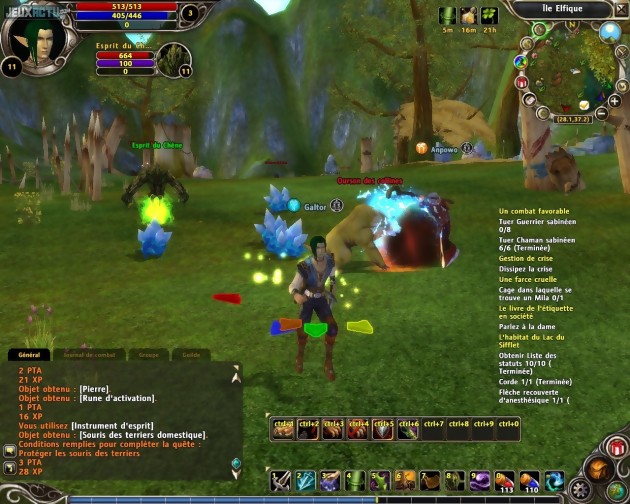Open the rainbow swirl icon beside minimap
The width and height of the screenshot is (630, 504).
[x=520, y=62]
